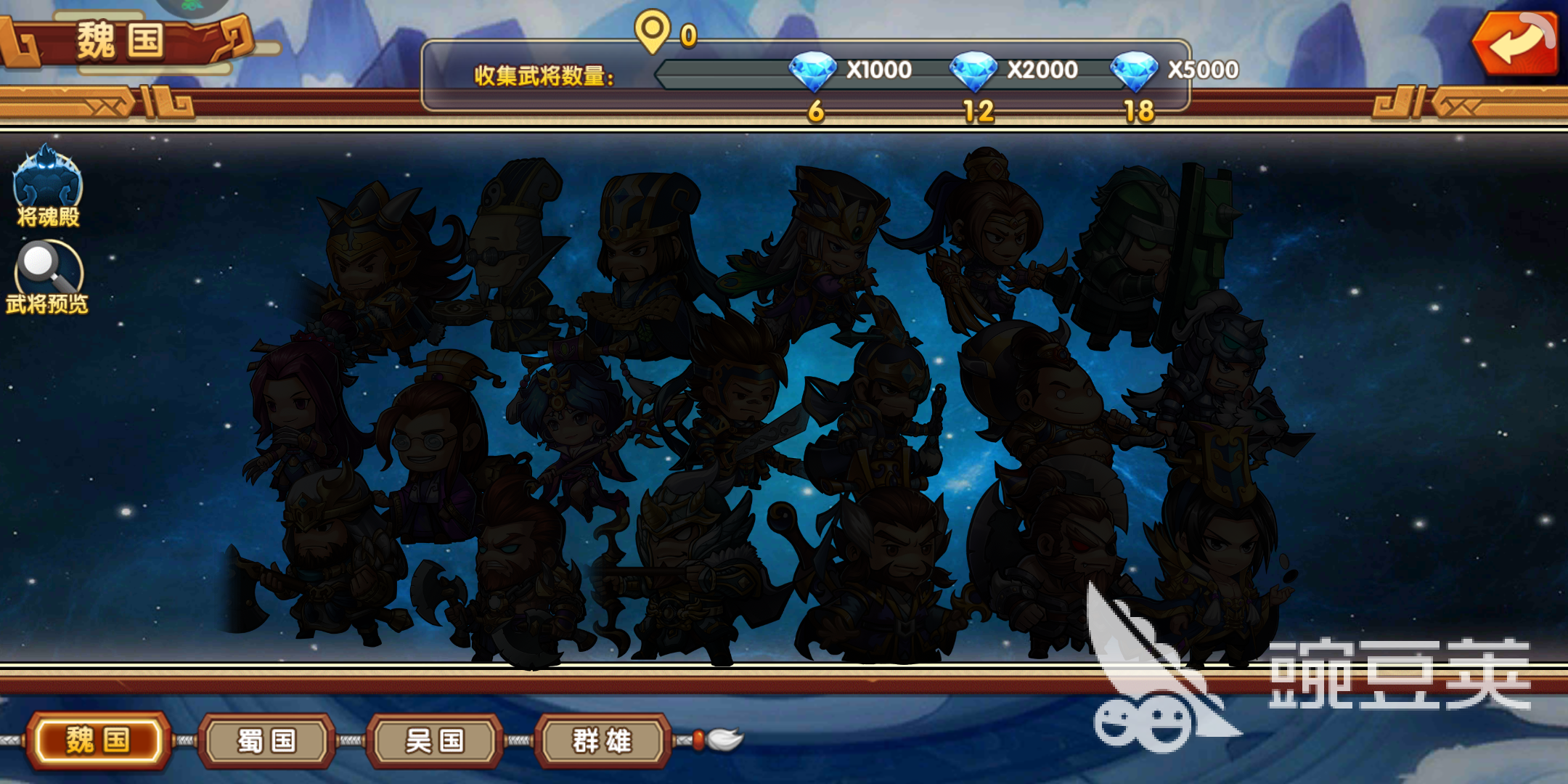Select the X1000 diamond reward icon

813,70
